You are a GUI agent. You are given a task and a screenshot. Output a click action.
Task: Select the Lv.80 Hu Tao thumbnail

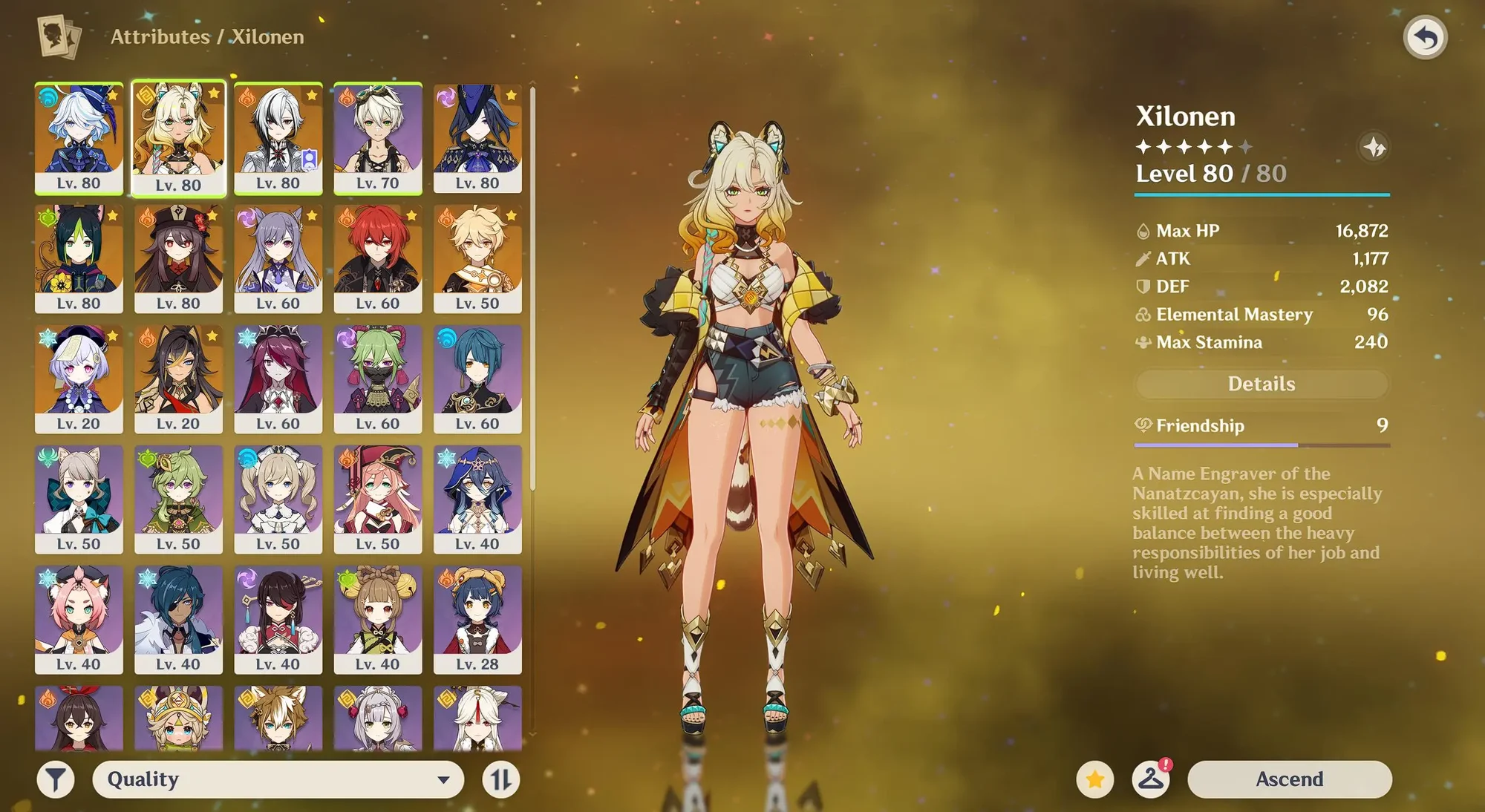coord(178,256)
